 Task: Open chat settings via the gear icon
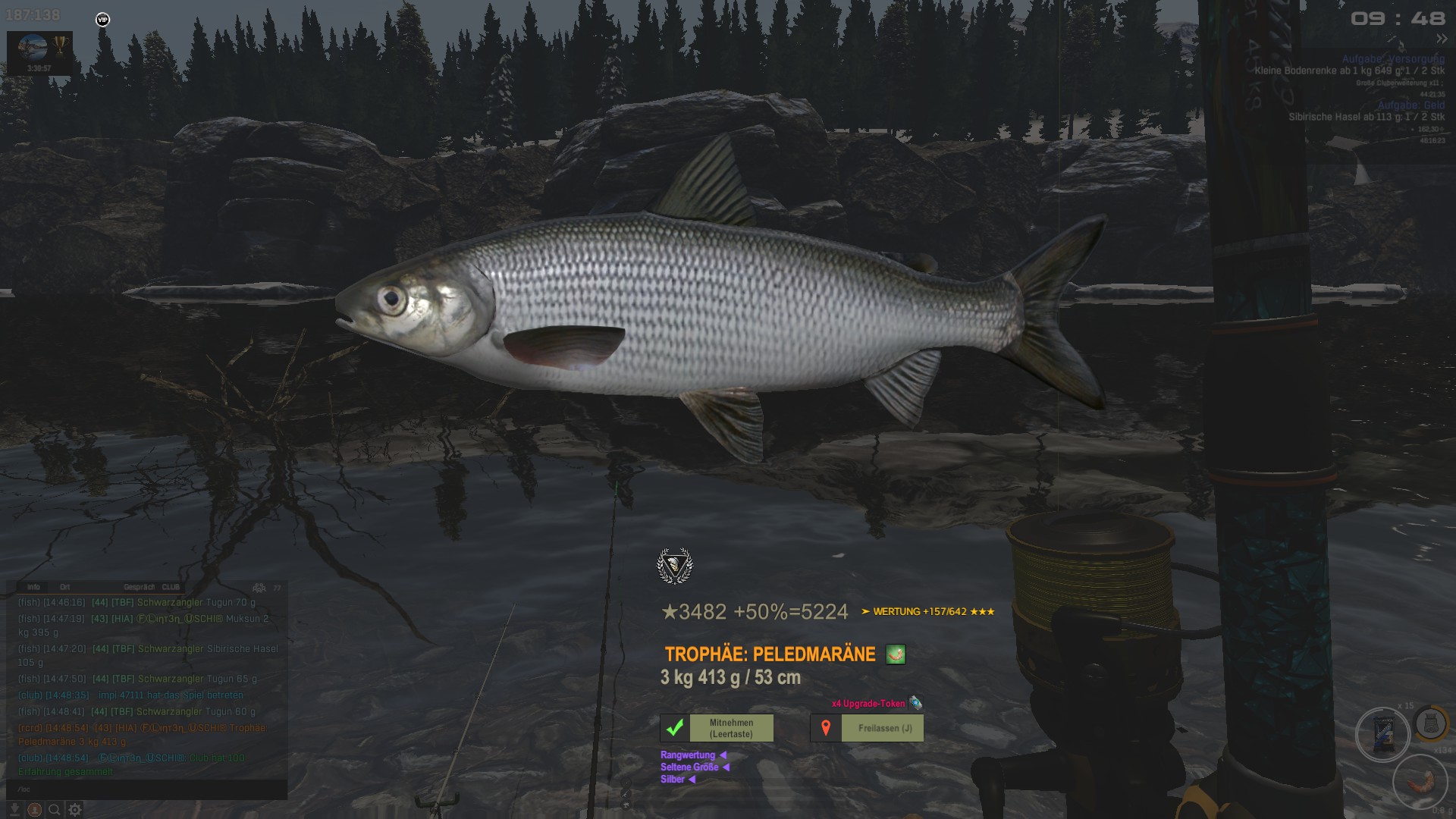(75, 810)
